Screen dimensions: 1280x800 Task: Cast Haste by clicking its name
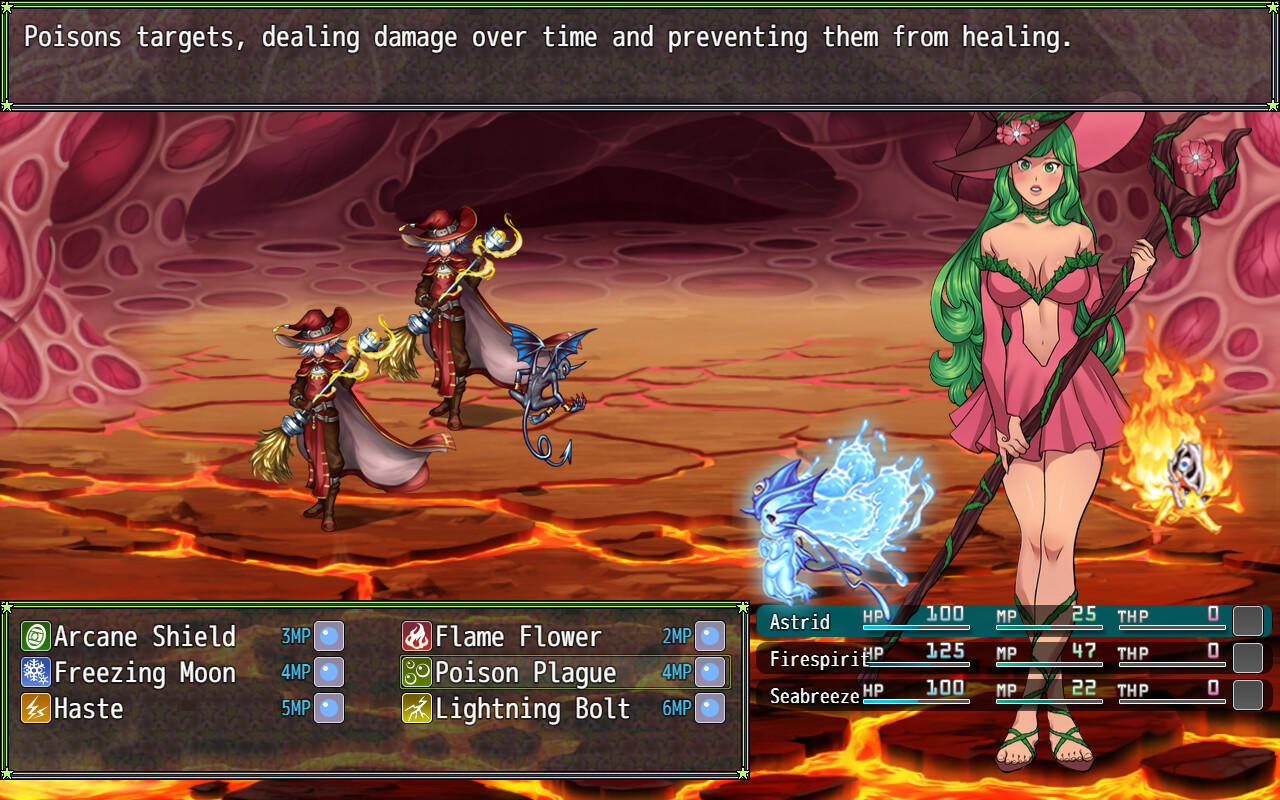coord(90,708)
